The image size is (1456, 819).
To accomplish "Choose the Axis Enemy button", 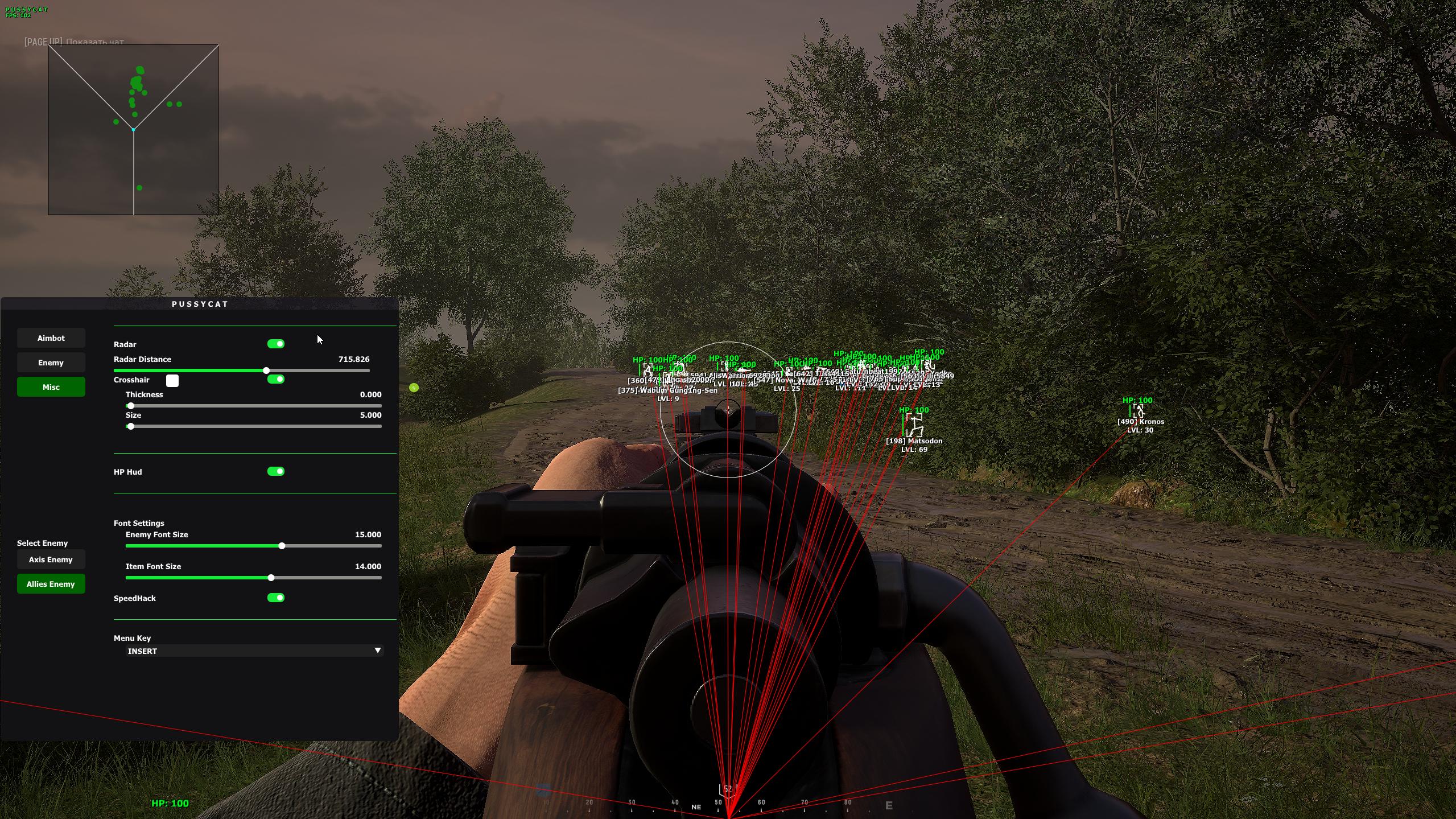I will click(x=51, y=559).
